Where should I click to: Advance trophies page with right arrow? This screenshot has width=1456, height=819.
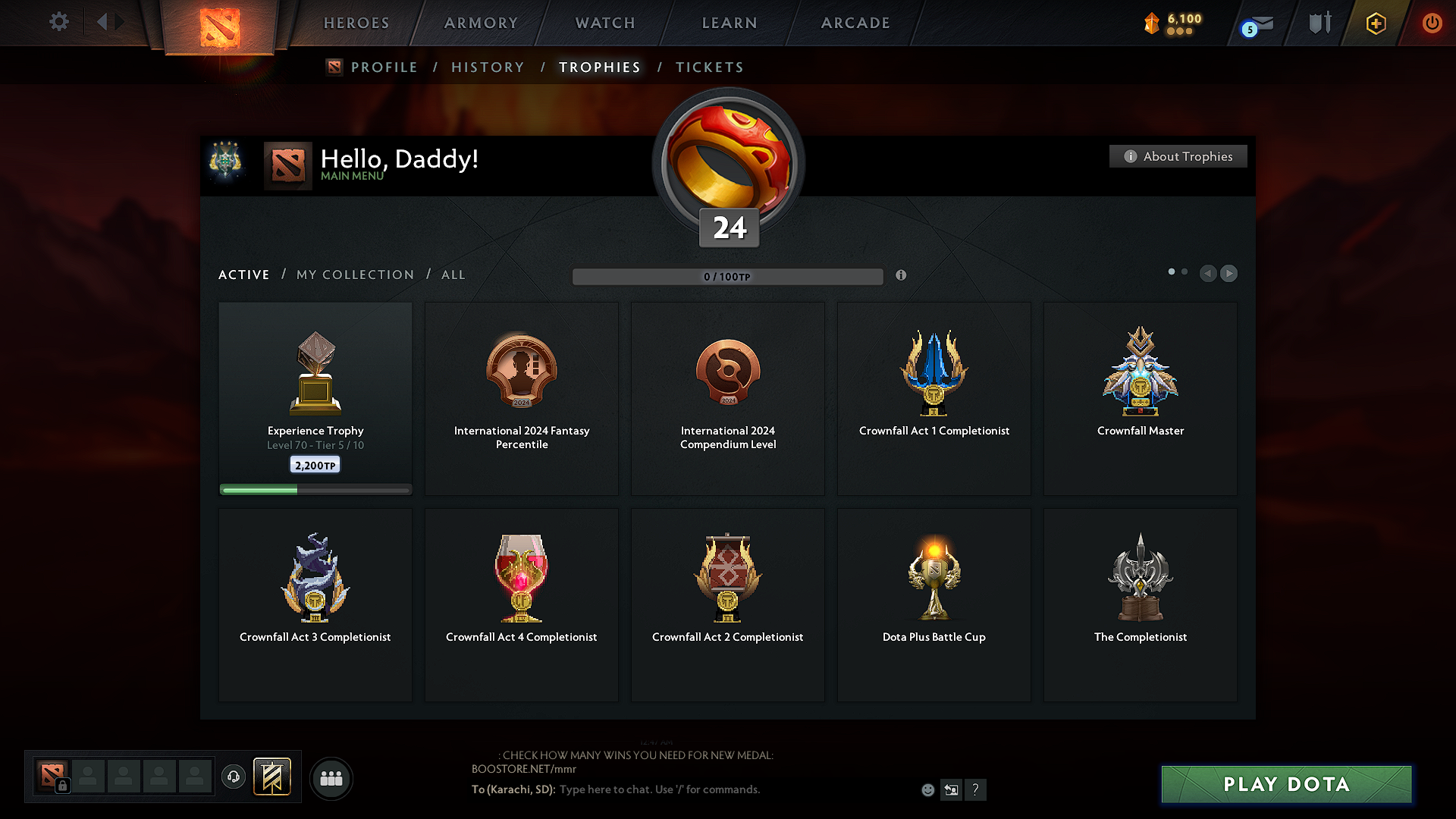1228,273
